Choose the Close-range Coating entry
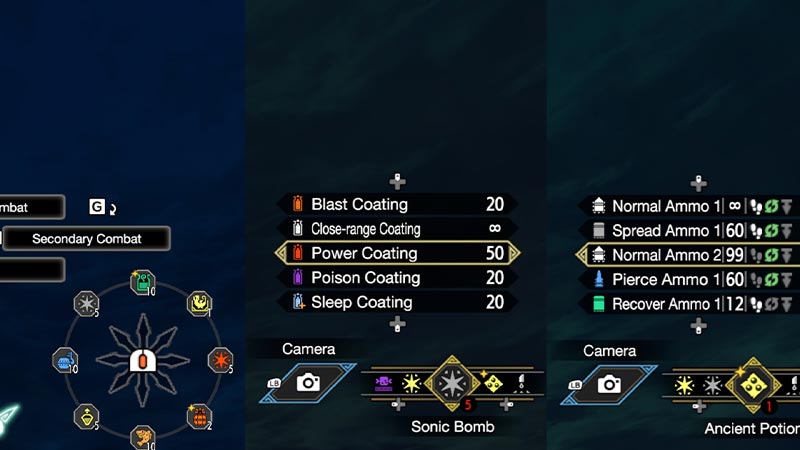This screenshot has width=800, height=450. pos(397,229)
